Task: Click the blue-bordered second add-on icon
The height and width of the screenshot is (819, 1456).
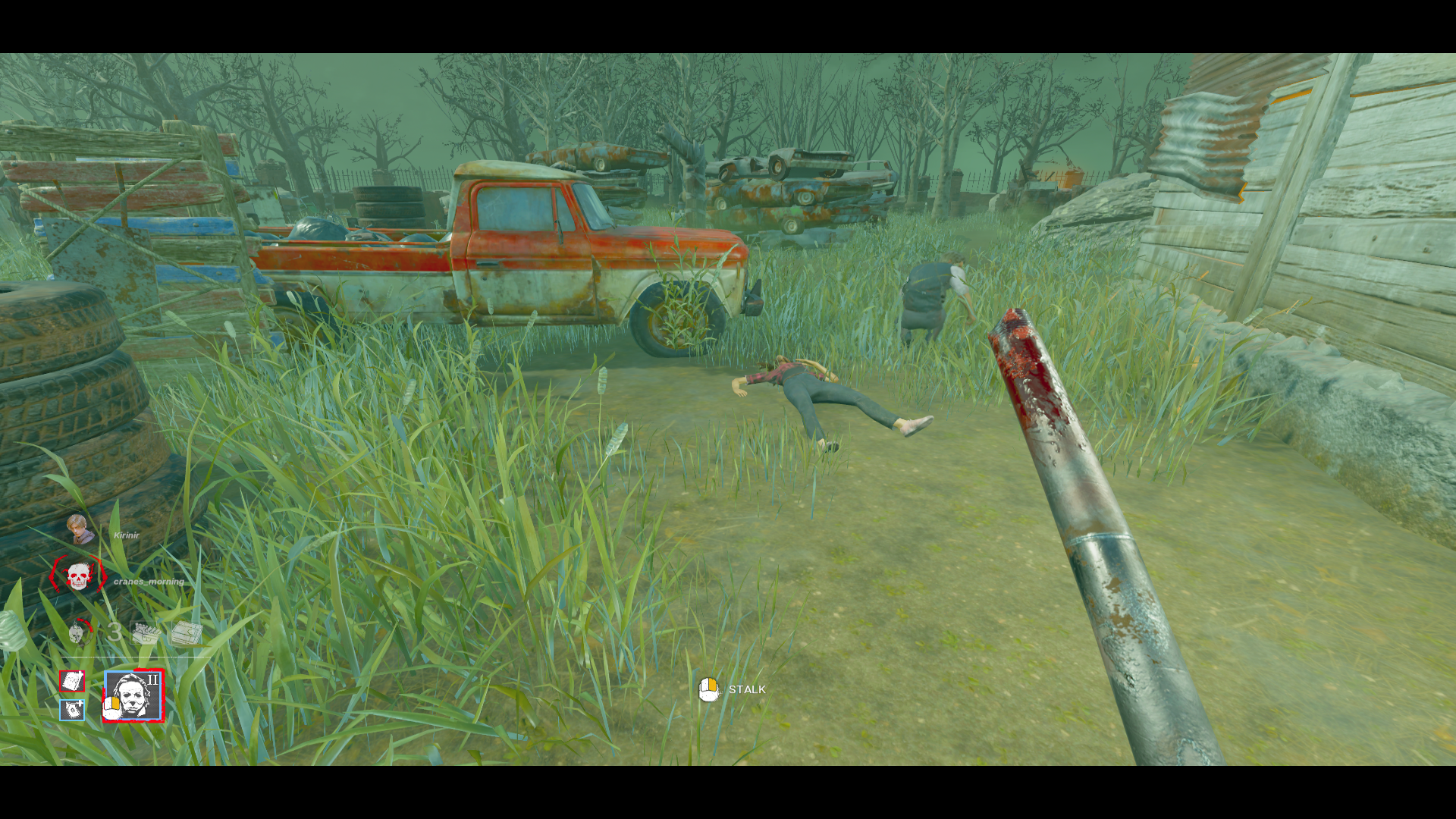Action: tap(71, 710)
